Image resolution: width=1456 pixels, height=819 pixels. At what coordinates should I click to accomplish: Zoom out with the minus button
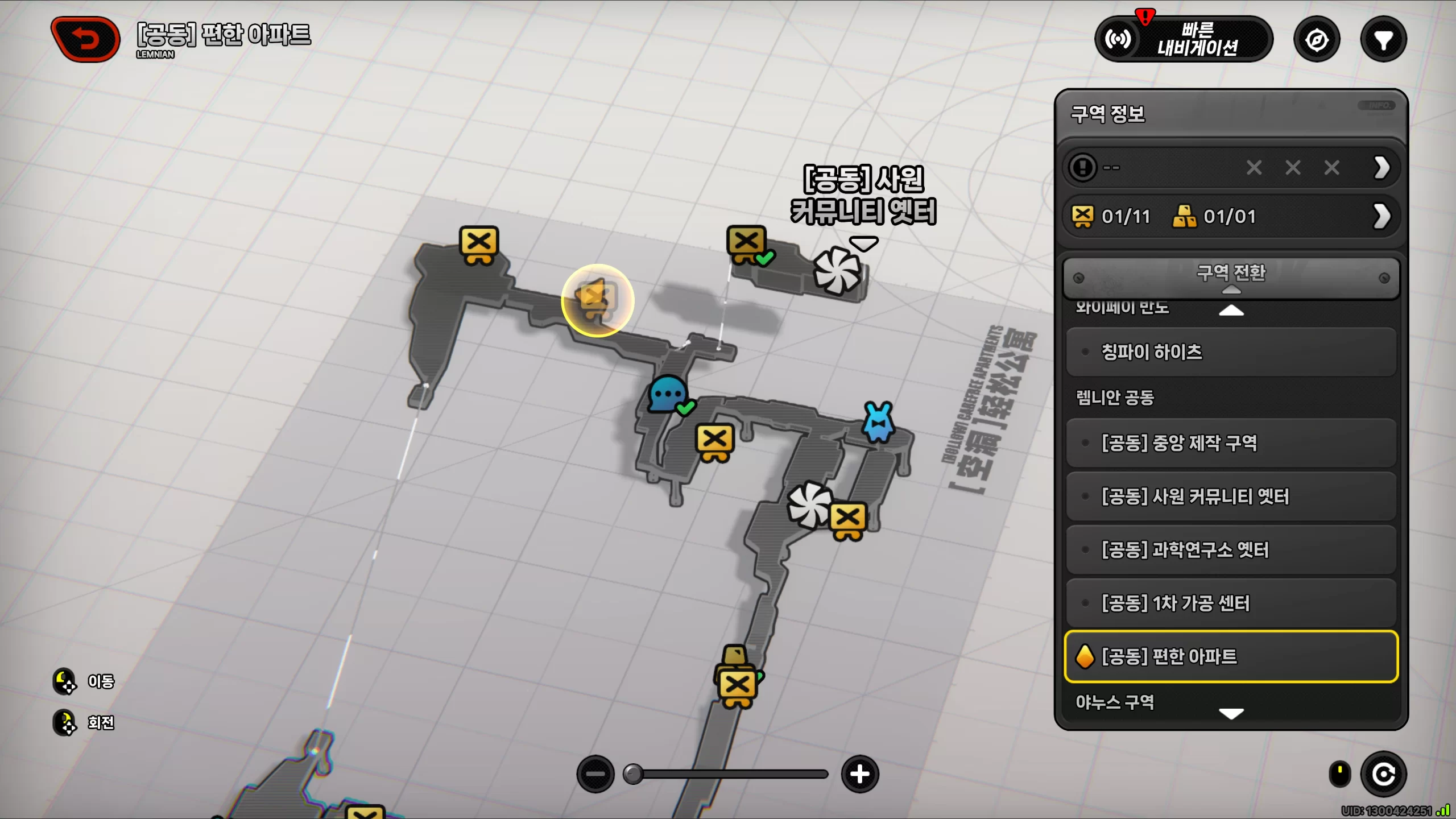[x=595, y=774]
